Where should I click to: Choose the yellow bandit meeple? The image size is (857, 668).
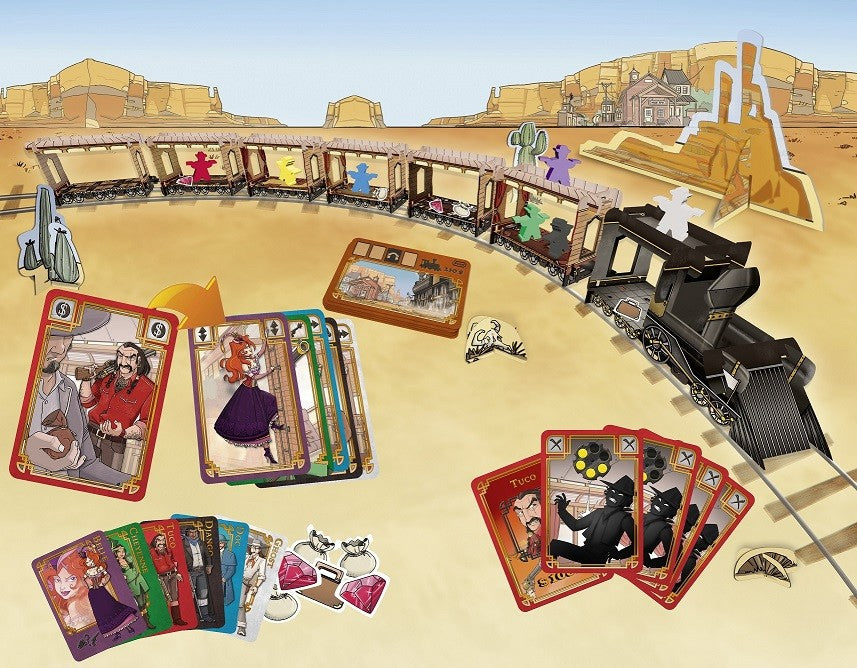[288, 168]
